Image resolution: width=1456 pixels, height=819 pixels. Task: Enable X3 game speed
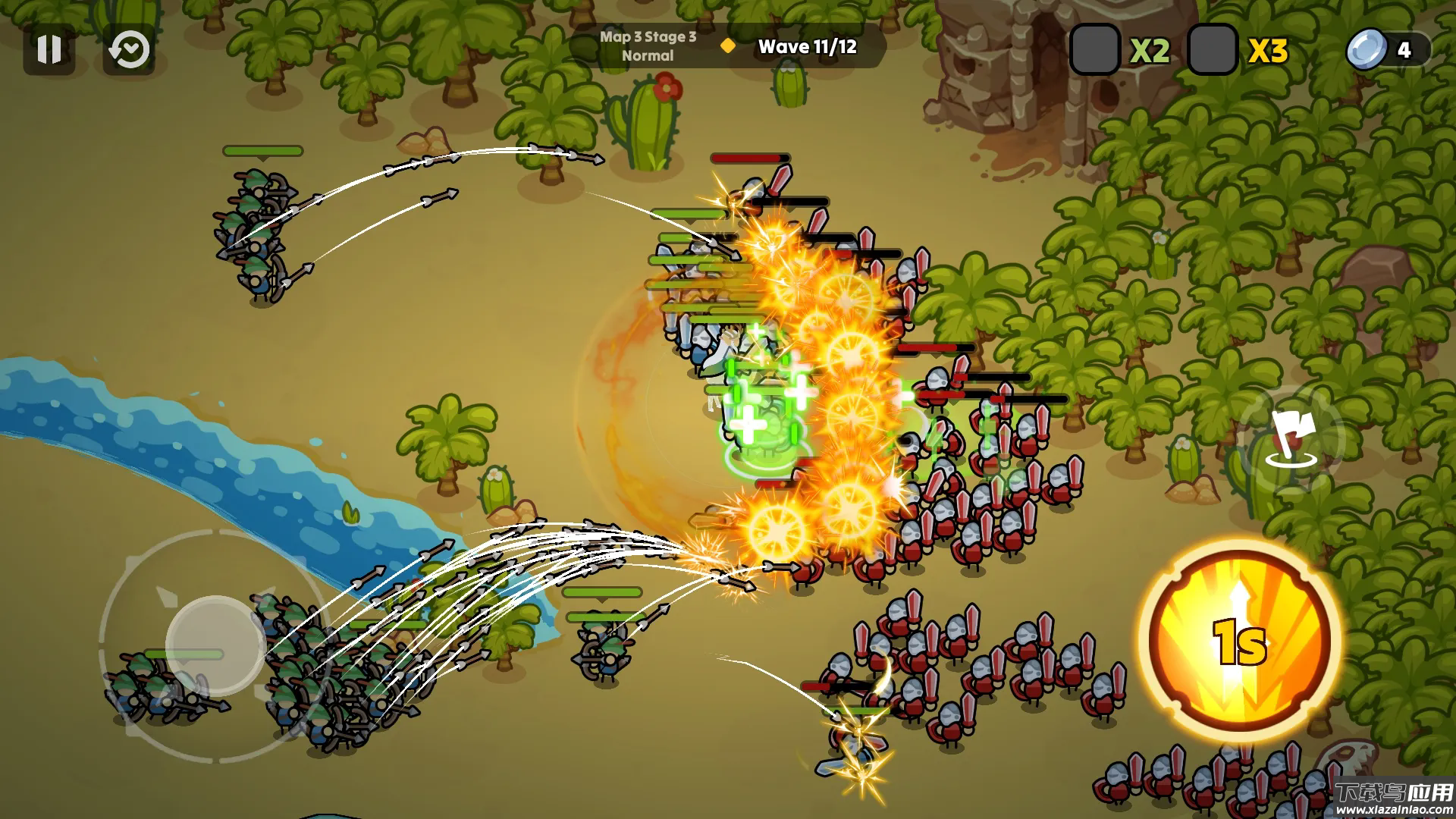pos(1213,50)
